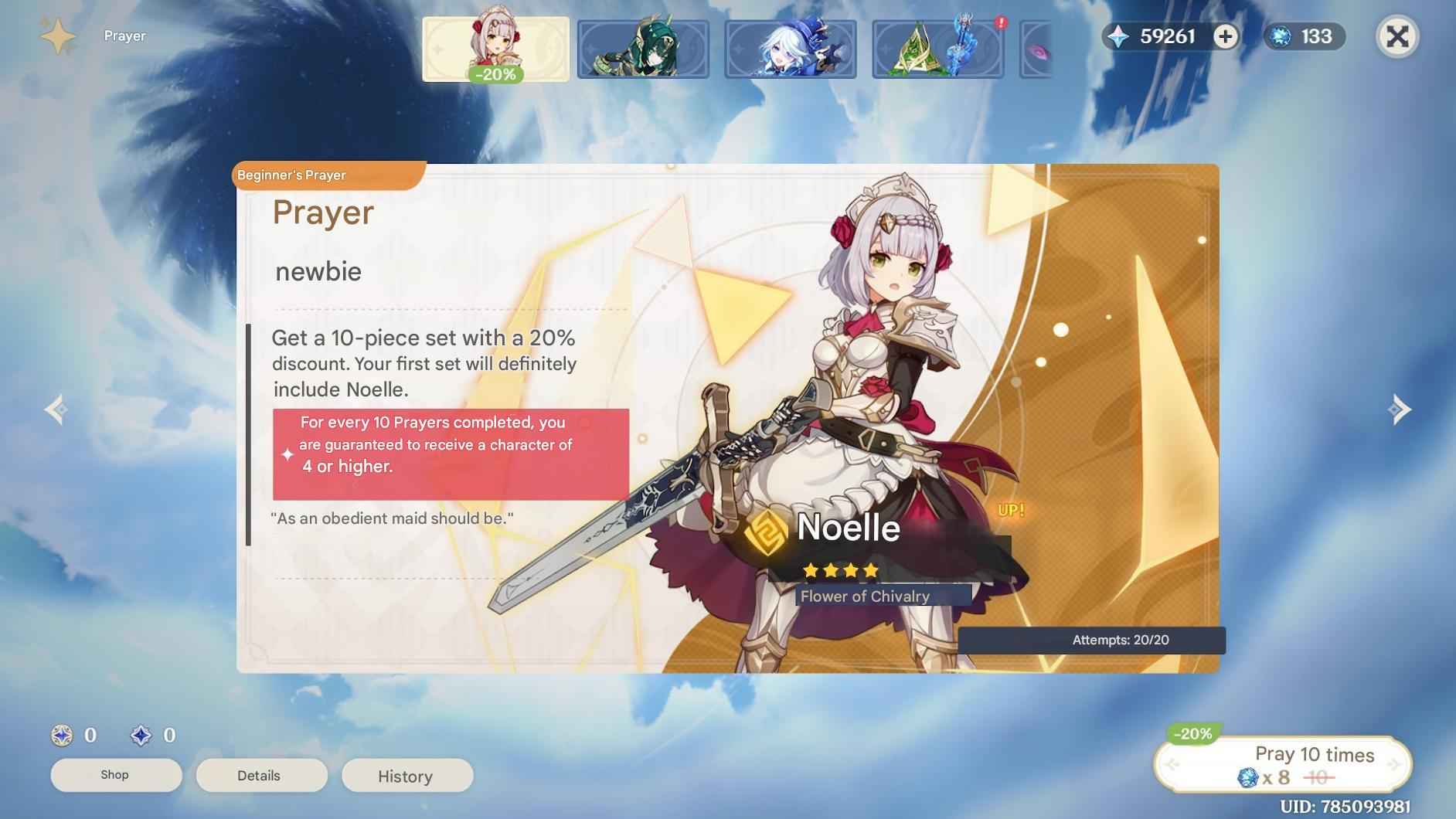Open the Primogem top-up with the plus button
Viewport: 1456px width, 819px height.
tap(1225, 36)
